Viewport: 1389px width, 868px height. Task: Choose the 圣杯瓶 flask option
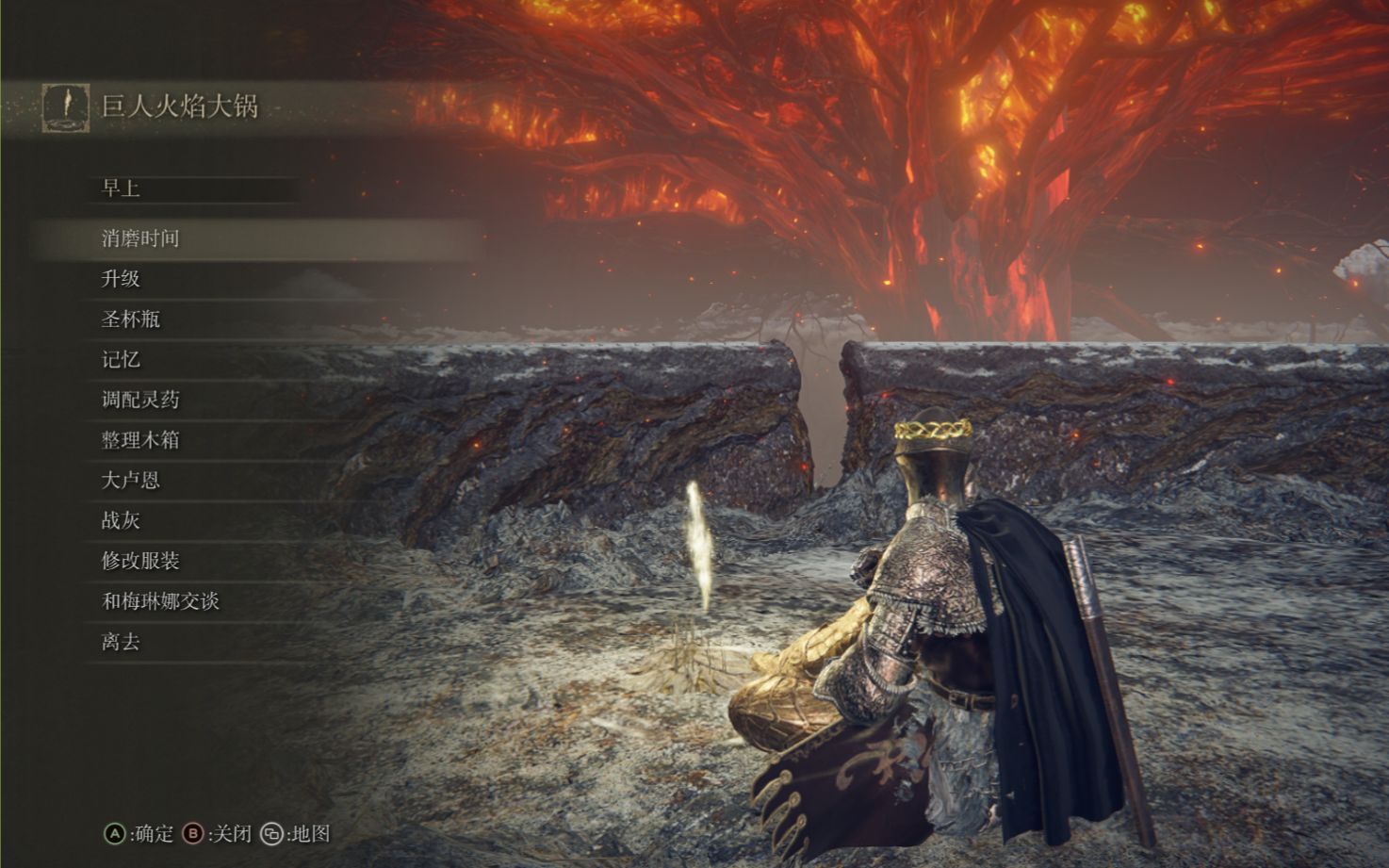131,319
